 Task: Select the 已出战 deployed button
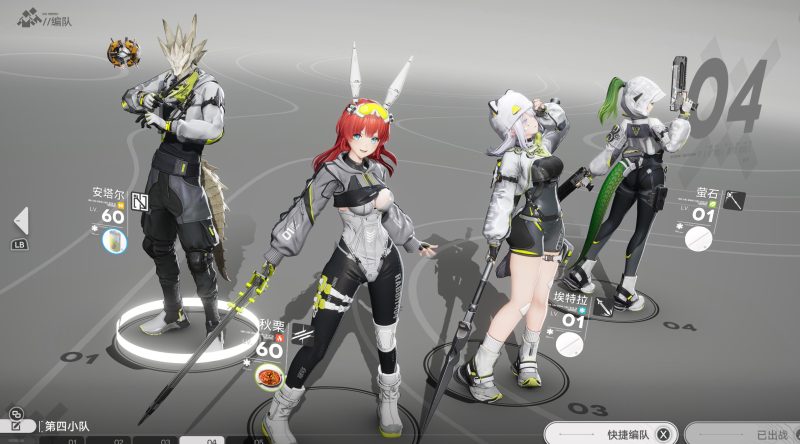click(x=764, y=435)
